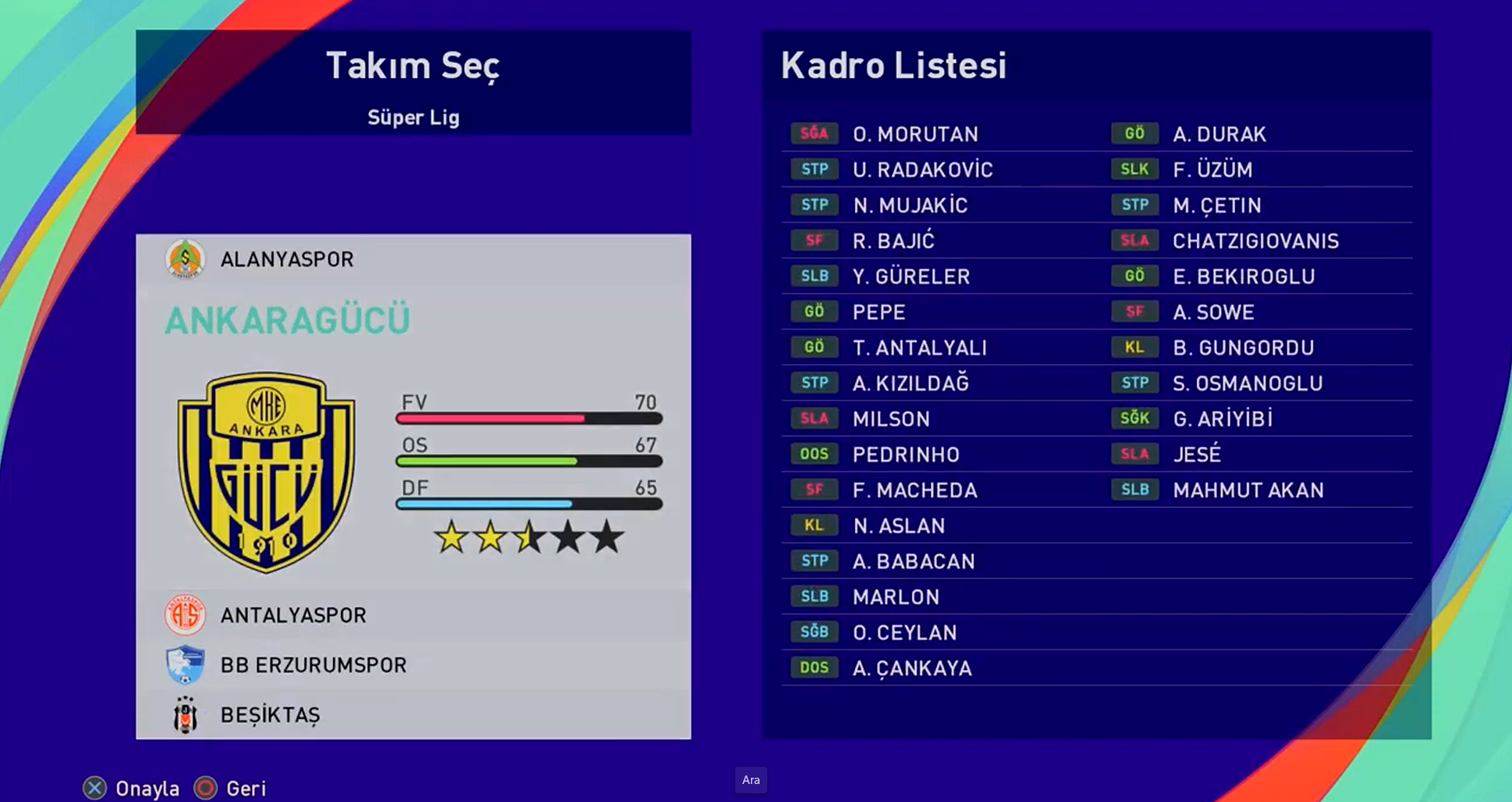Choose the highlighted Ankaragücü team
The width and height of the screenshot is (1512, 802).
pyautogui.click(x=287, y=321)
